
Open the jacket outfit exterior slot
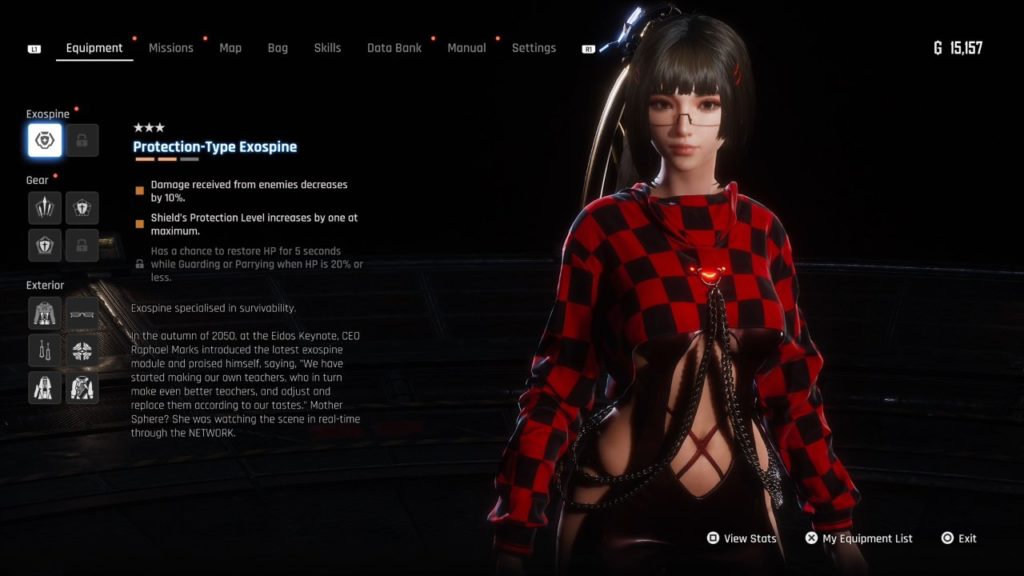point(45,313)
